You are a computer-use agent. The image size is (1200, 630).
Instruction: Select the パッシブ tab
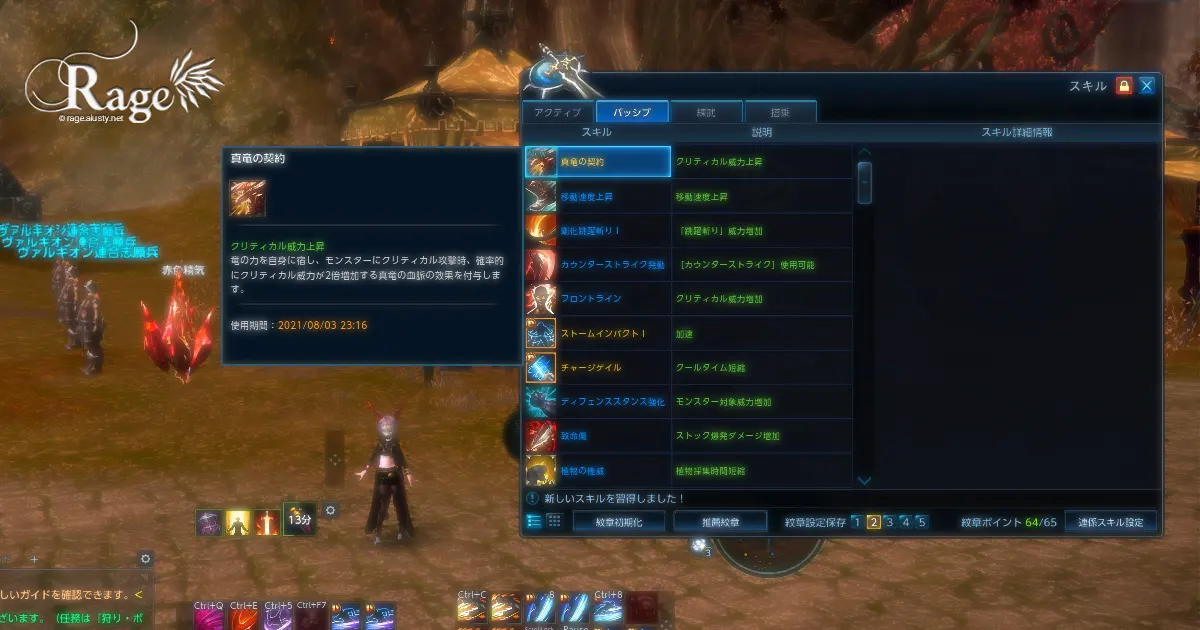[632, 112]
